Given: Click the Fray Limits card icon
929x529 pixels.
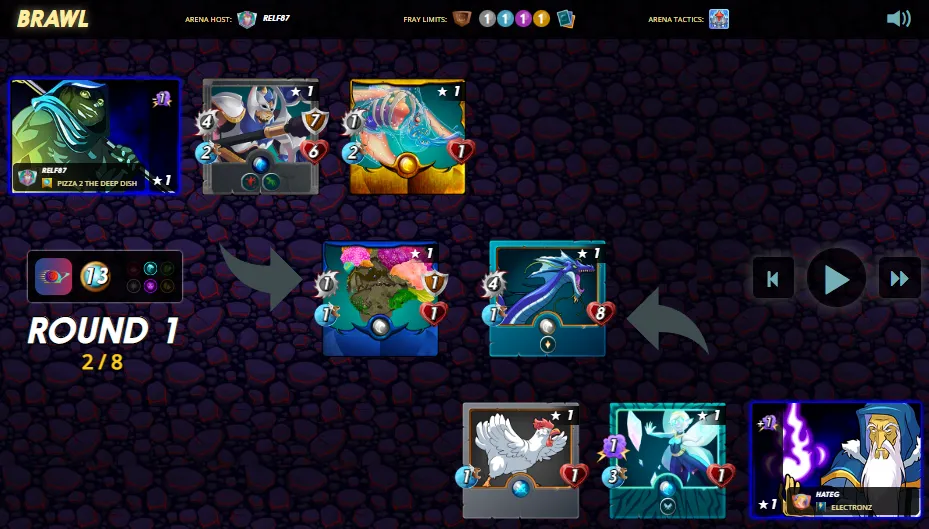Looking at the screenshot, I should point(566,19).
